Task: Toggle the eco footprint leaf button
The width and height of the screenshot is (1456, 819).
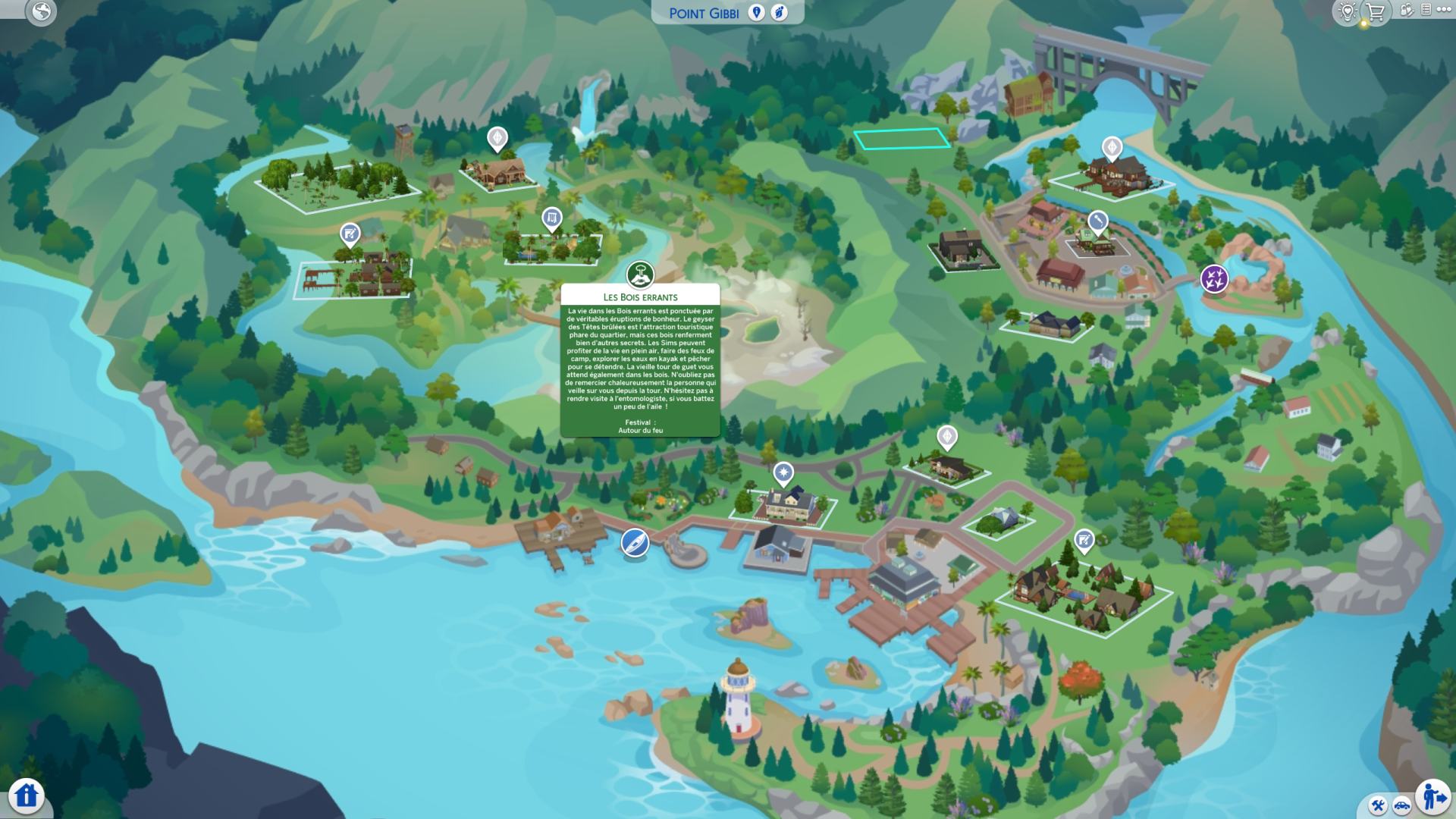Action: 779,13
